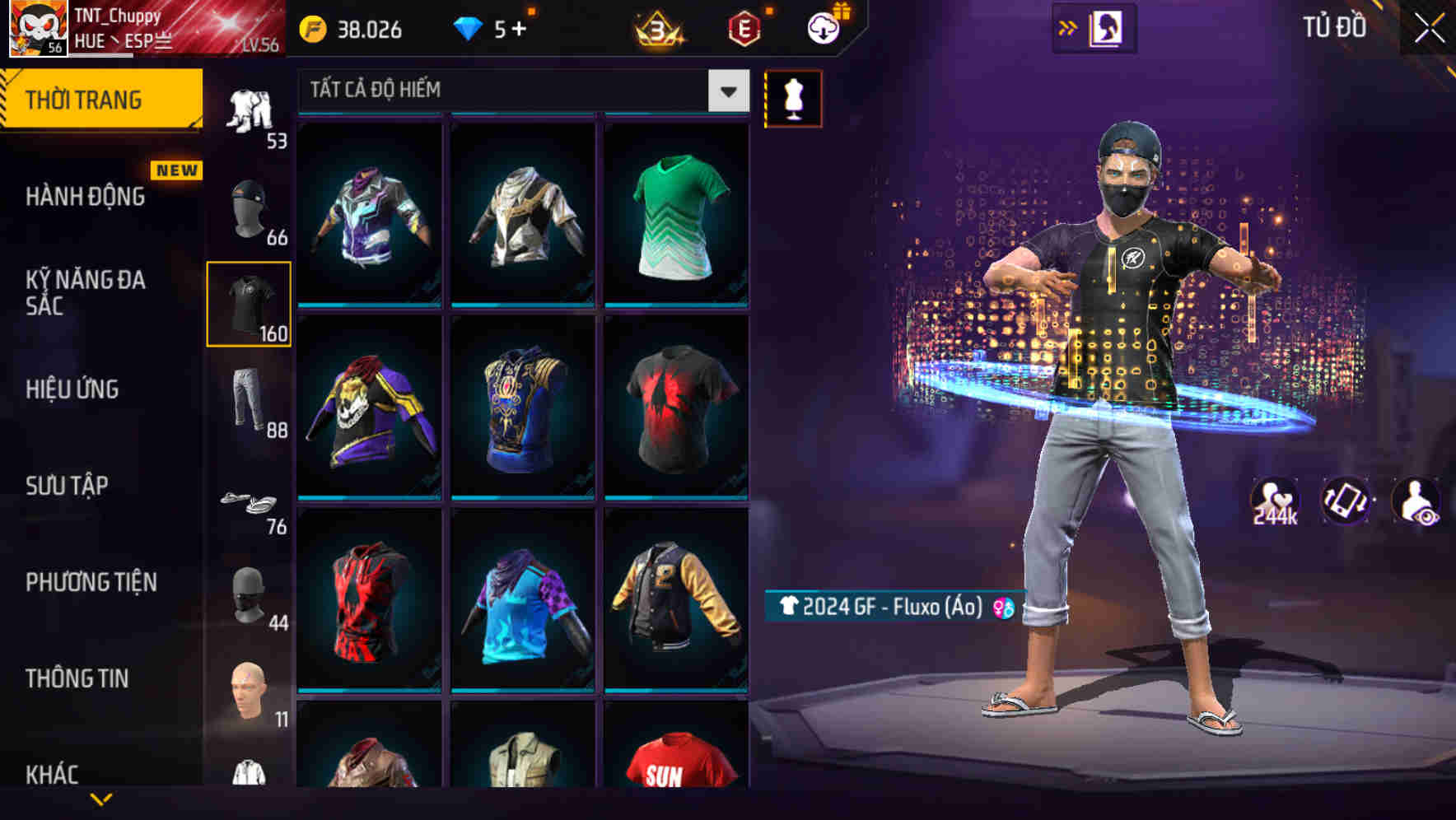Toggle character-only preview with the eye icon
Screen dimensions: 1456x820
click(x=1418, y=501)
